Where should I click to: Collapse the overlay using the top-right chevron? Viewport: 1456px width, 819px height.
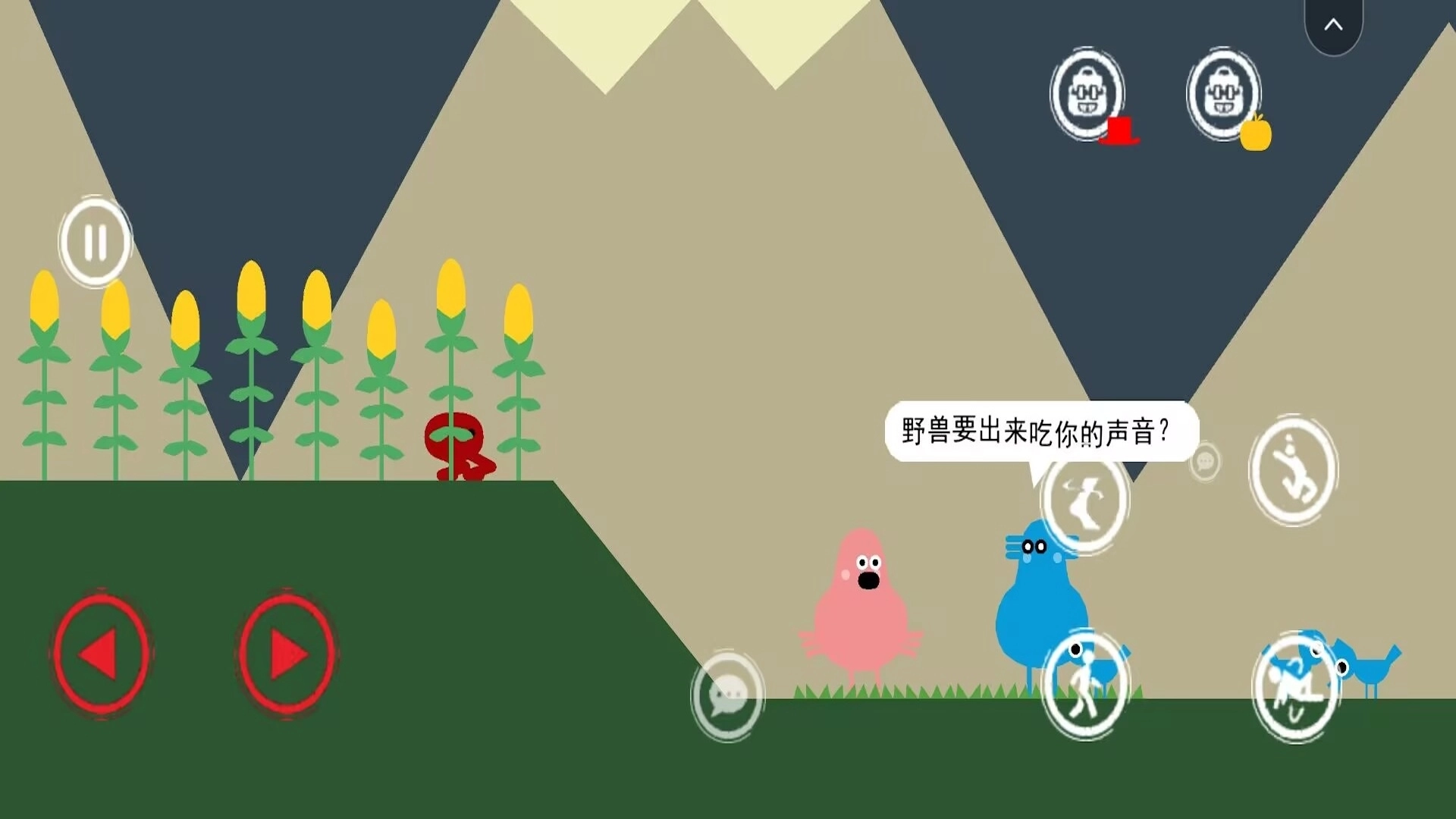click(1333, 23)
